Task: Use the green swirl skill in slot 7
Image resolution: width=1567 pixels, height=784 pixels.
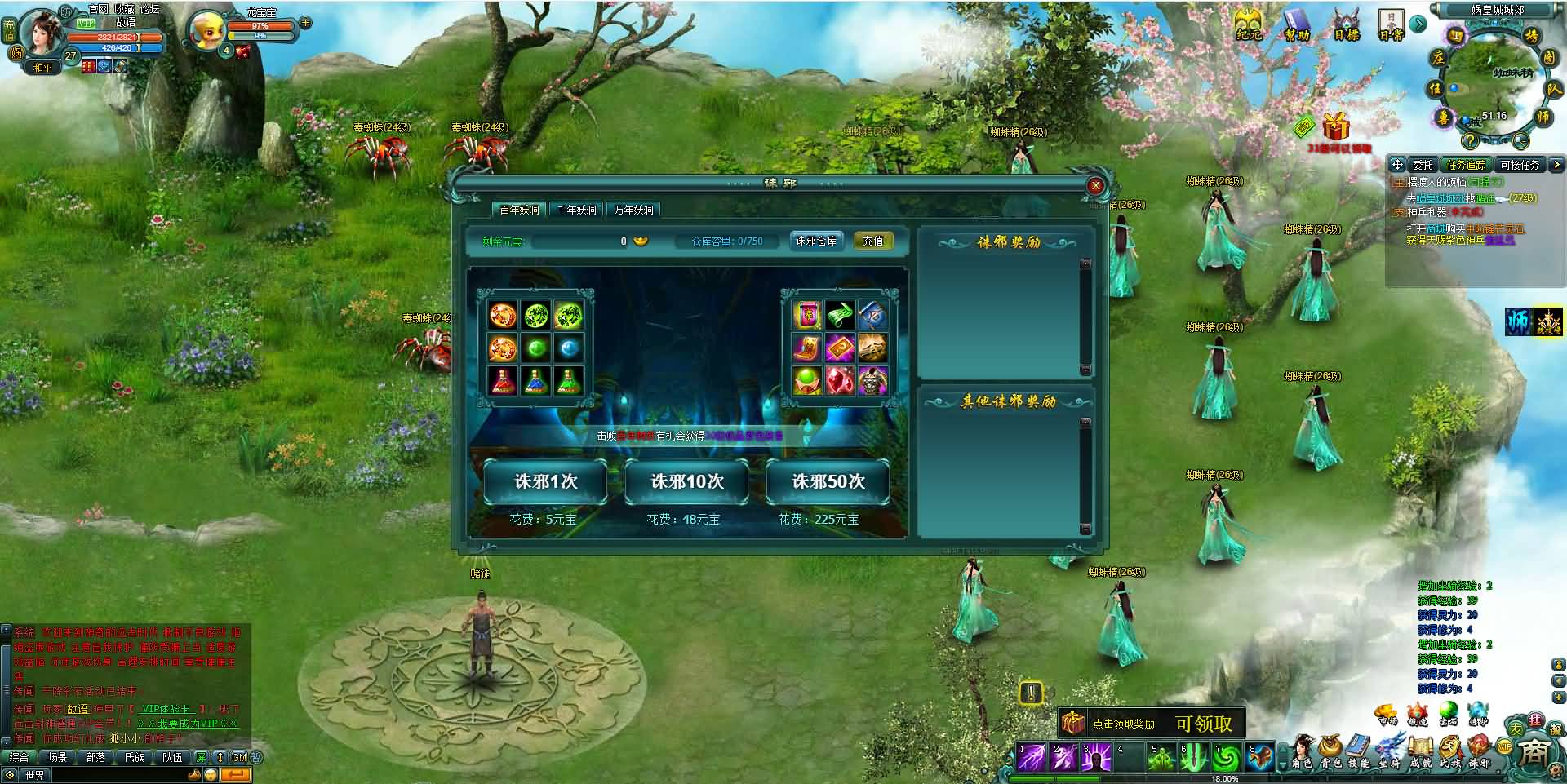Action: click(x=1224, y=758)
